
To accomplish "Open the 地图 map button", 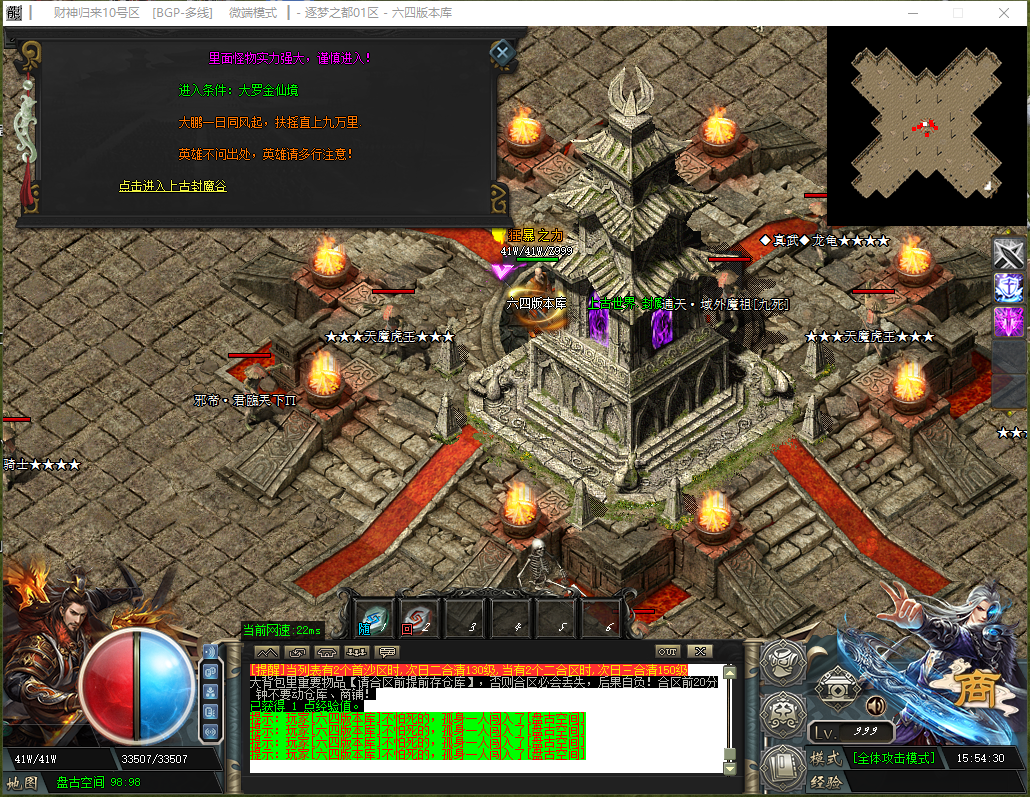I will pos(22,782).
